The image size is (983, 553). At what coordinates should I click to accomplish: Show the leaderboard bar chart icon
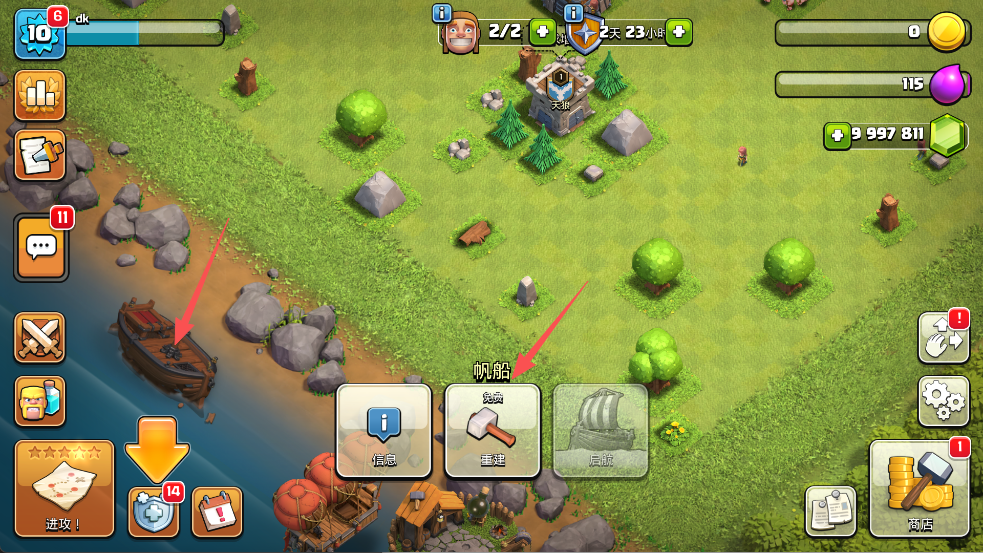click(x=40, y=95)
